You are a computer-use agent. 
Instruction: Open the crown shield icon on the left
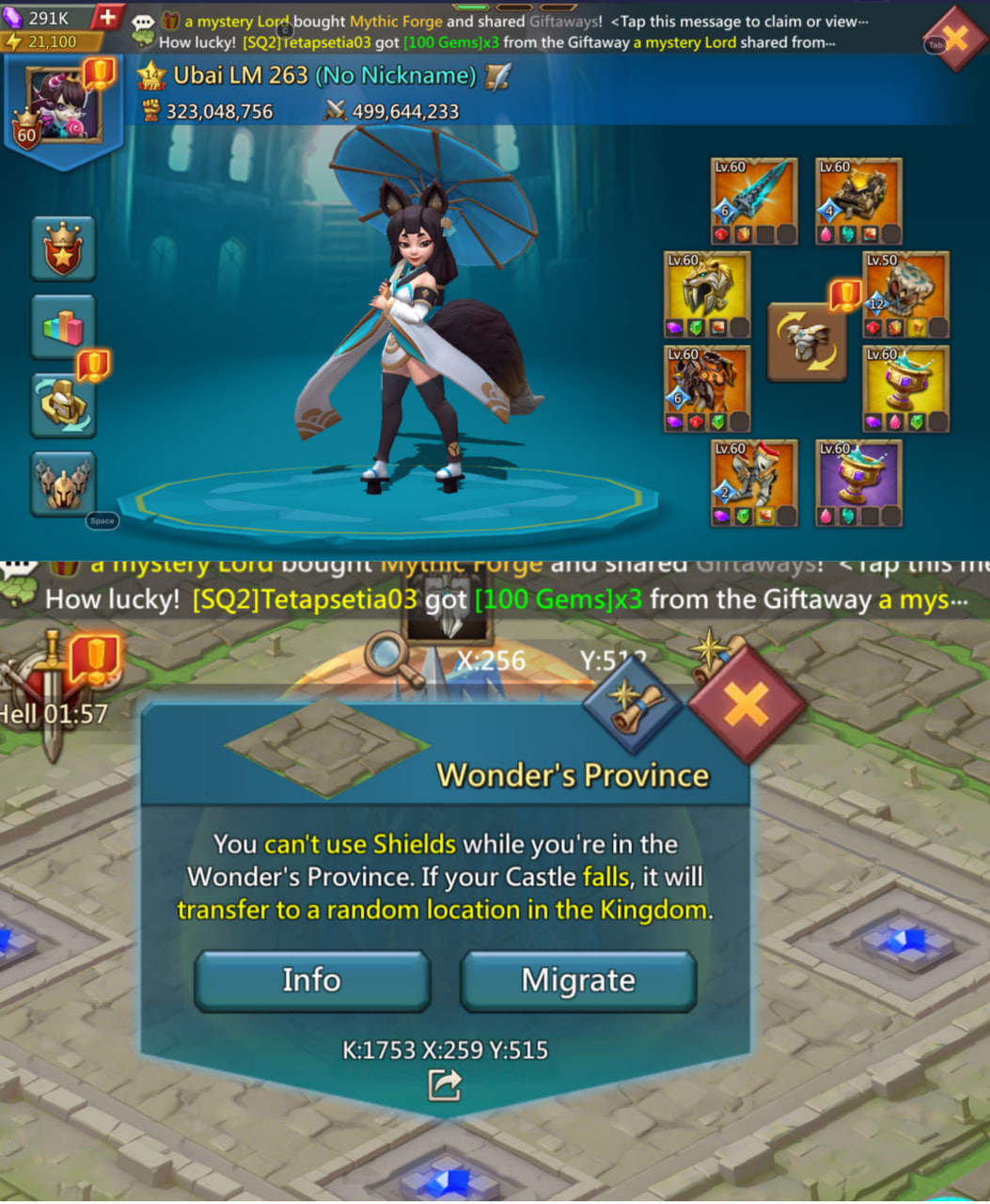pos(63,248)
